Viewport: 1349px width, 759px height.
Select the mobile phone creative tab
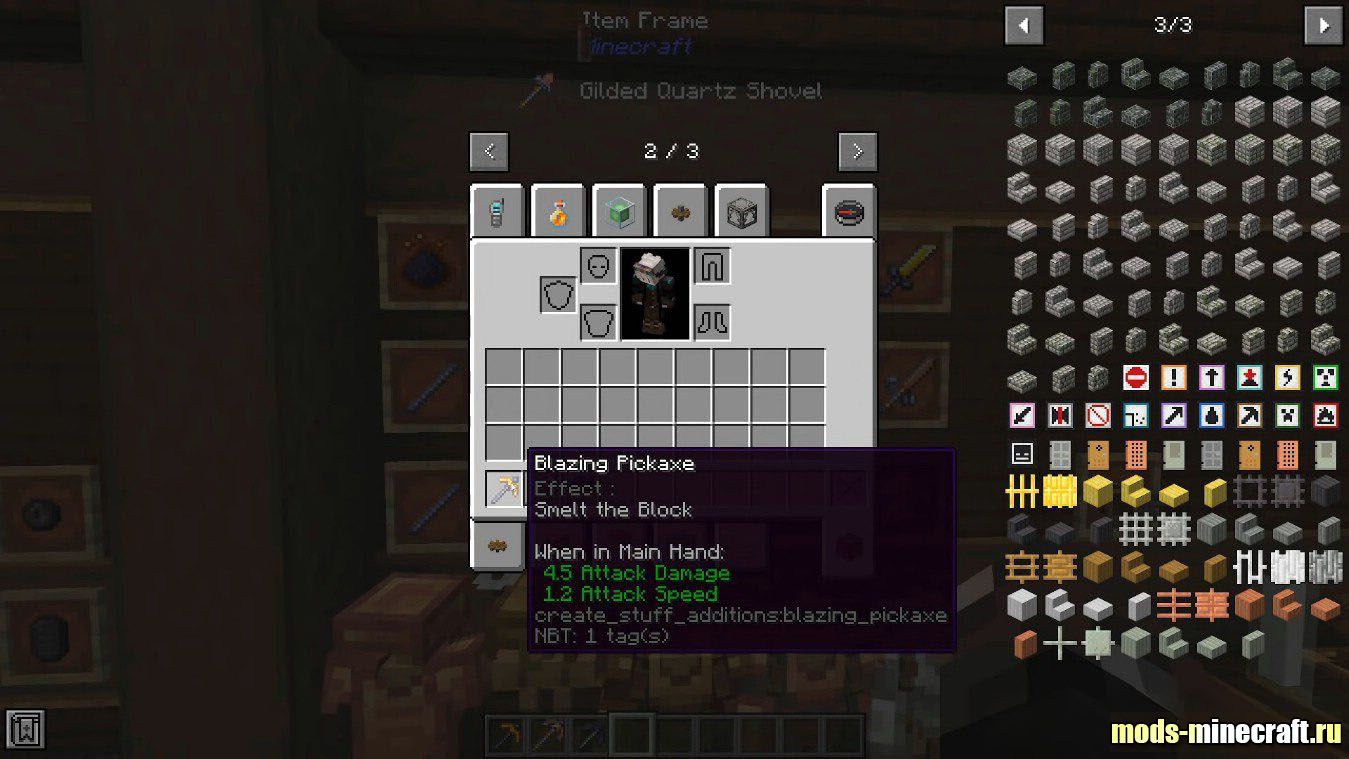tap(497, 211)
